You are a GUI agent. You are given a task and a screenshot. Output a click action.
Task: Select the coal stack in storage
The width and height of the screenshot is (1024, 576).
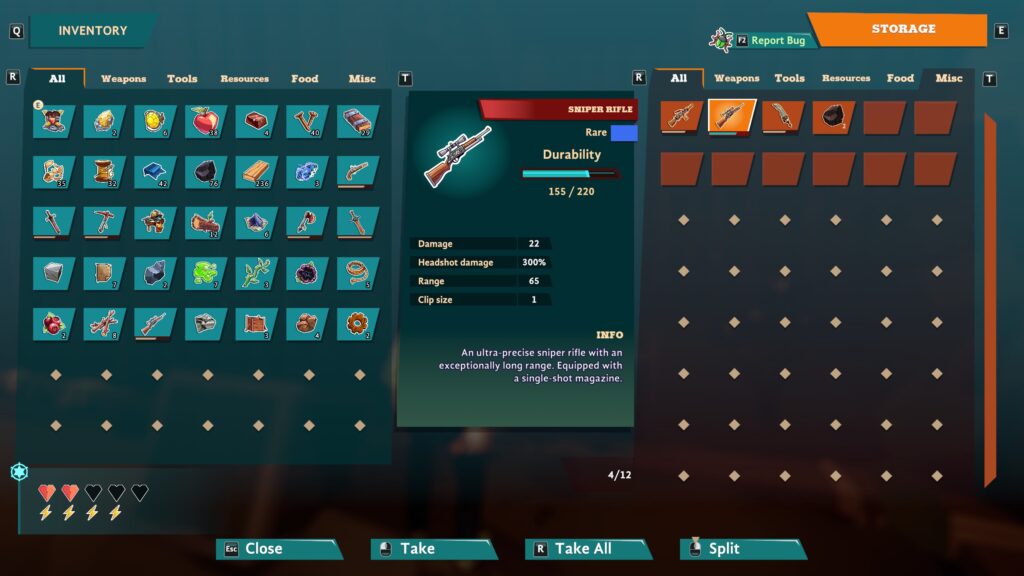833,116
